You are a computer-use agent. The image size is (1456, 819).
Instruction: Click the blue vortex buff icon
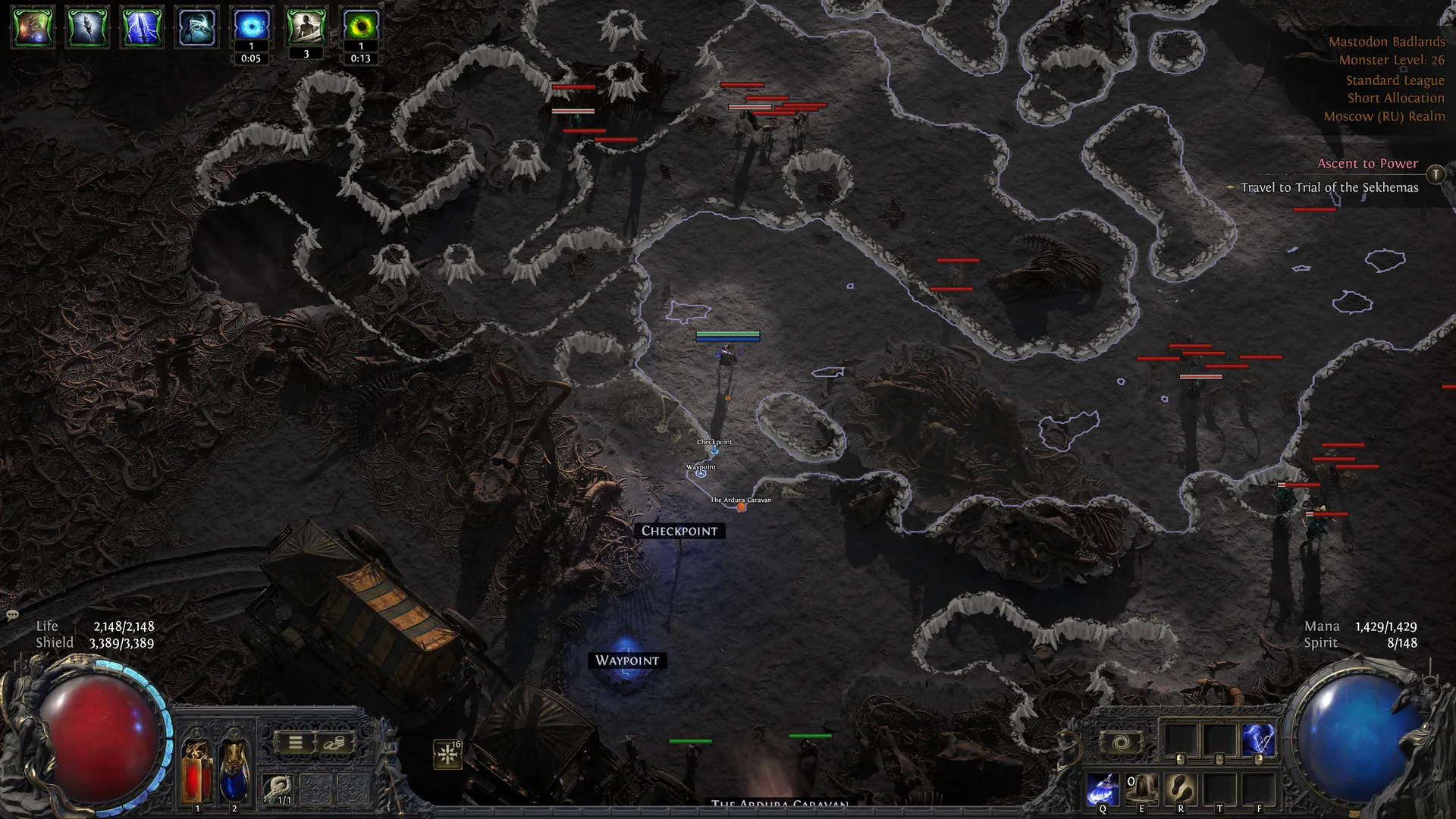251,26
